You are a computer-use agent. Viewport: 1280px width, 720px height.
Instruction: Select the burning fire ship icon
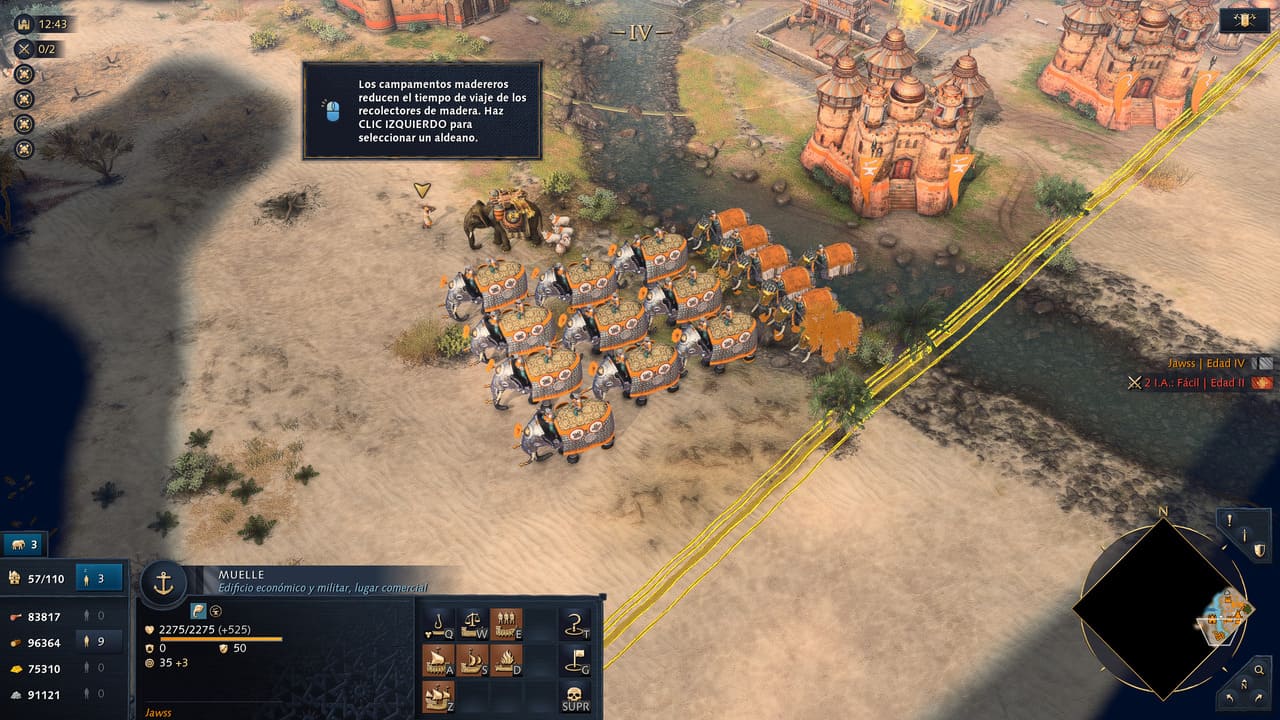point(506,659)
